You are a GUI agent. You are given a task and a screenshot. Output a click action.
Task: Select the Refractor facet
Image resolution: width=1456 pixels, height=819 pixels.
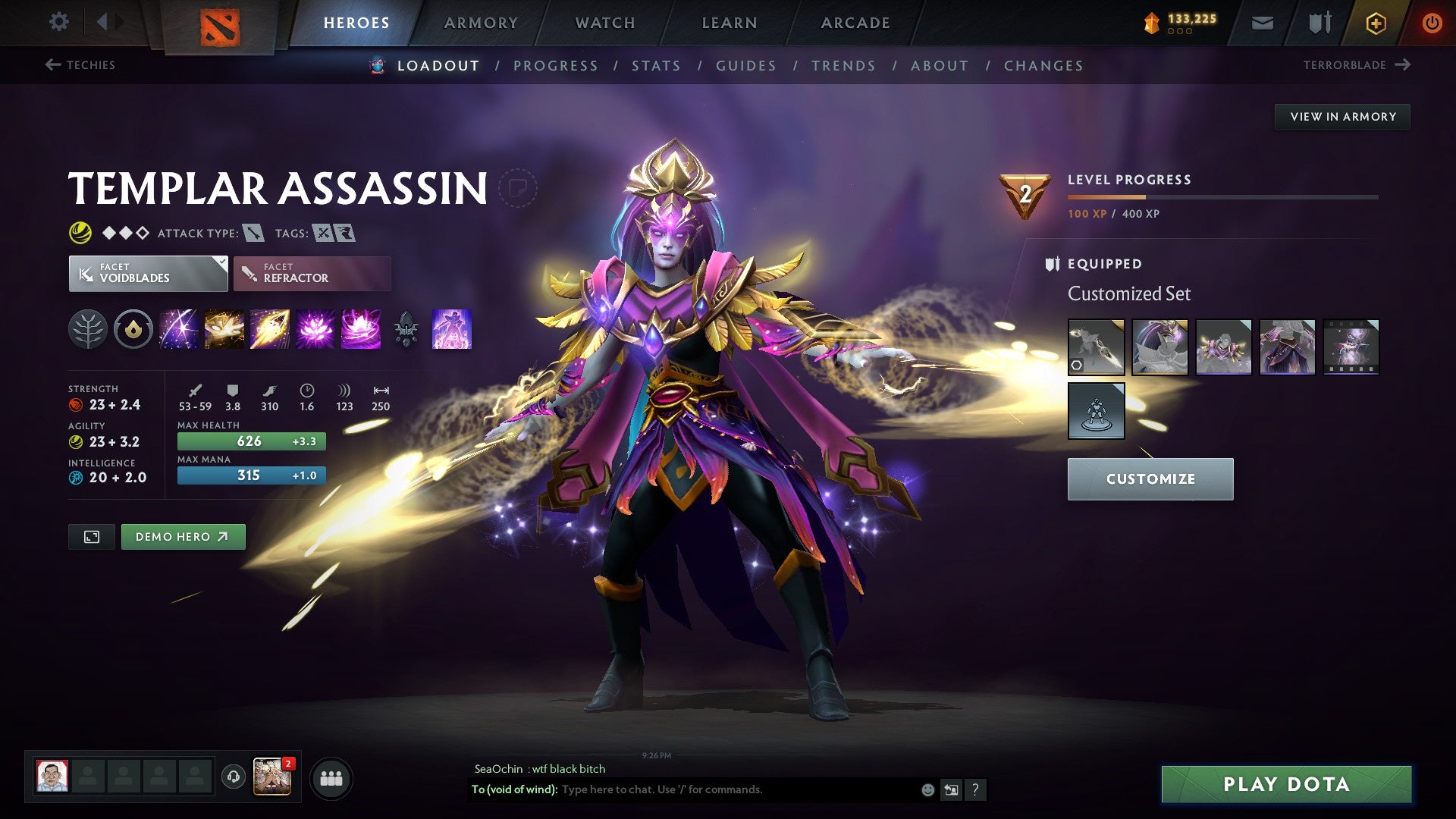(x=311, y=273)
